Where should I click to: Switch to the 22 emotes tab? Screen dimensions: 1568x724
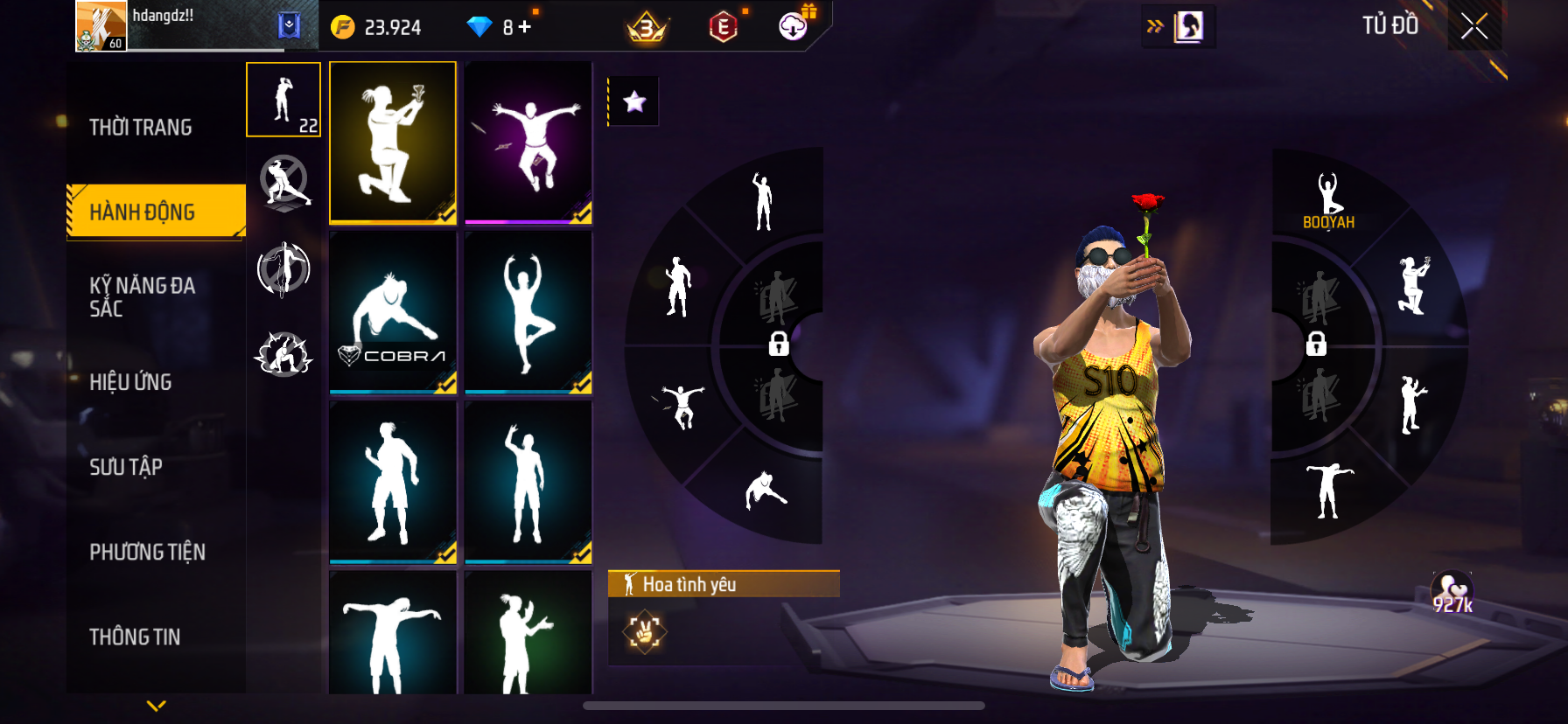283,100
